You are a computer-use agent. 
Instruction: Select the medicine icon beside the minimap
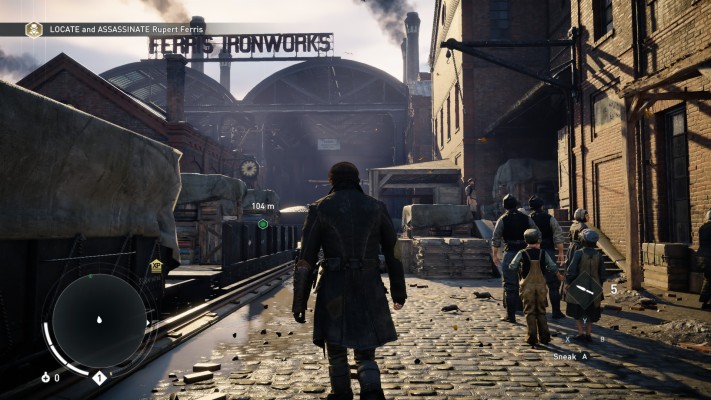45,377
